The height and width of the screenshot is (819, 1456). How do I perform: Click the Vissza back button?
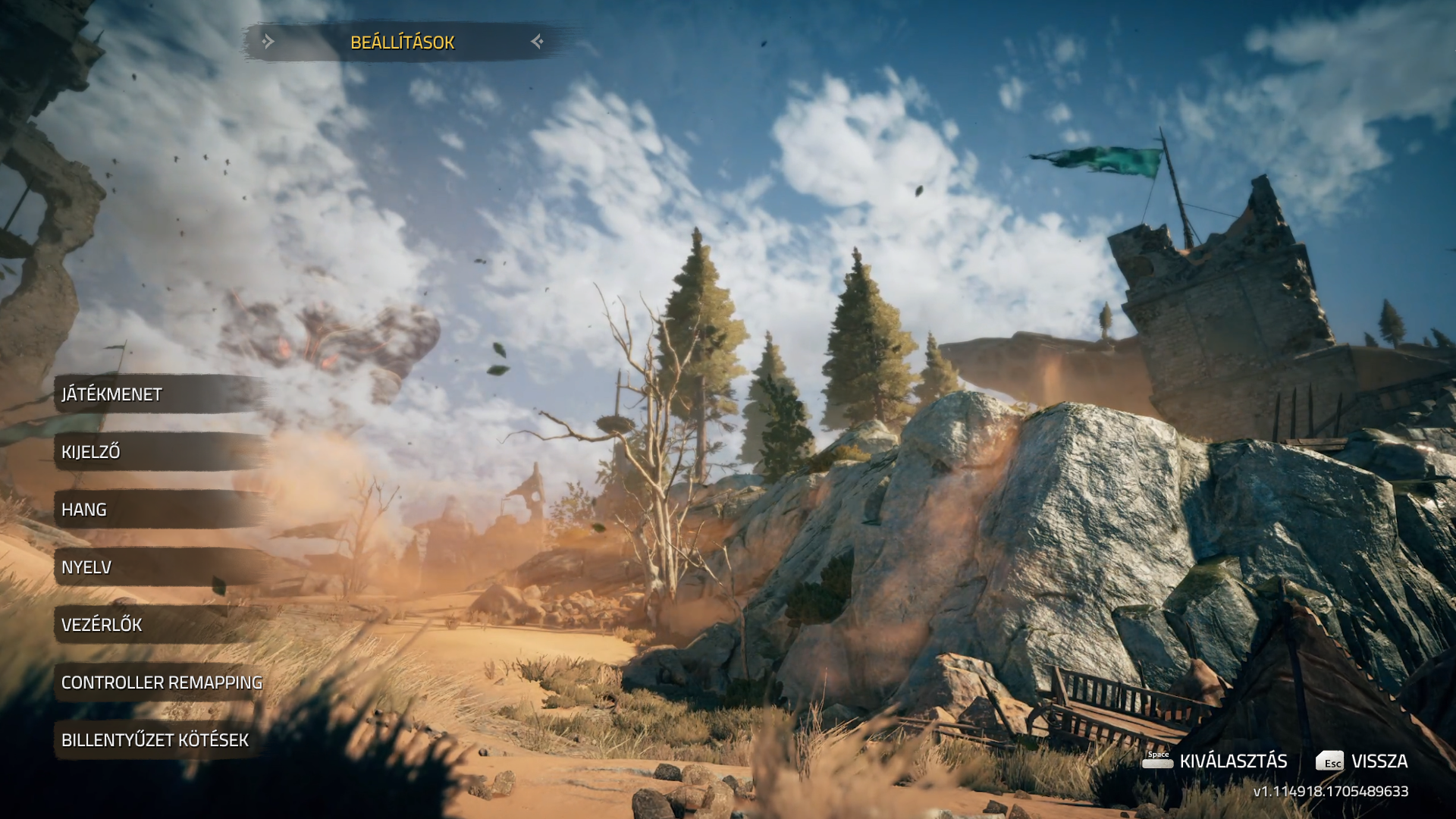[x=1362, y=761]
